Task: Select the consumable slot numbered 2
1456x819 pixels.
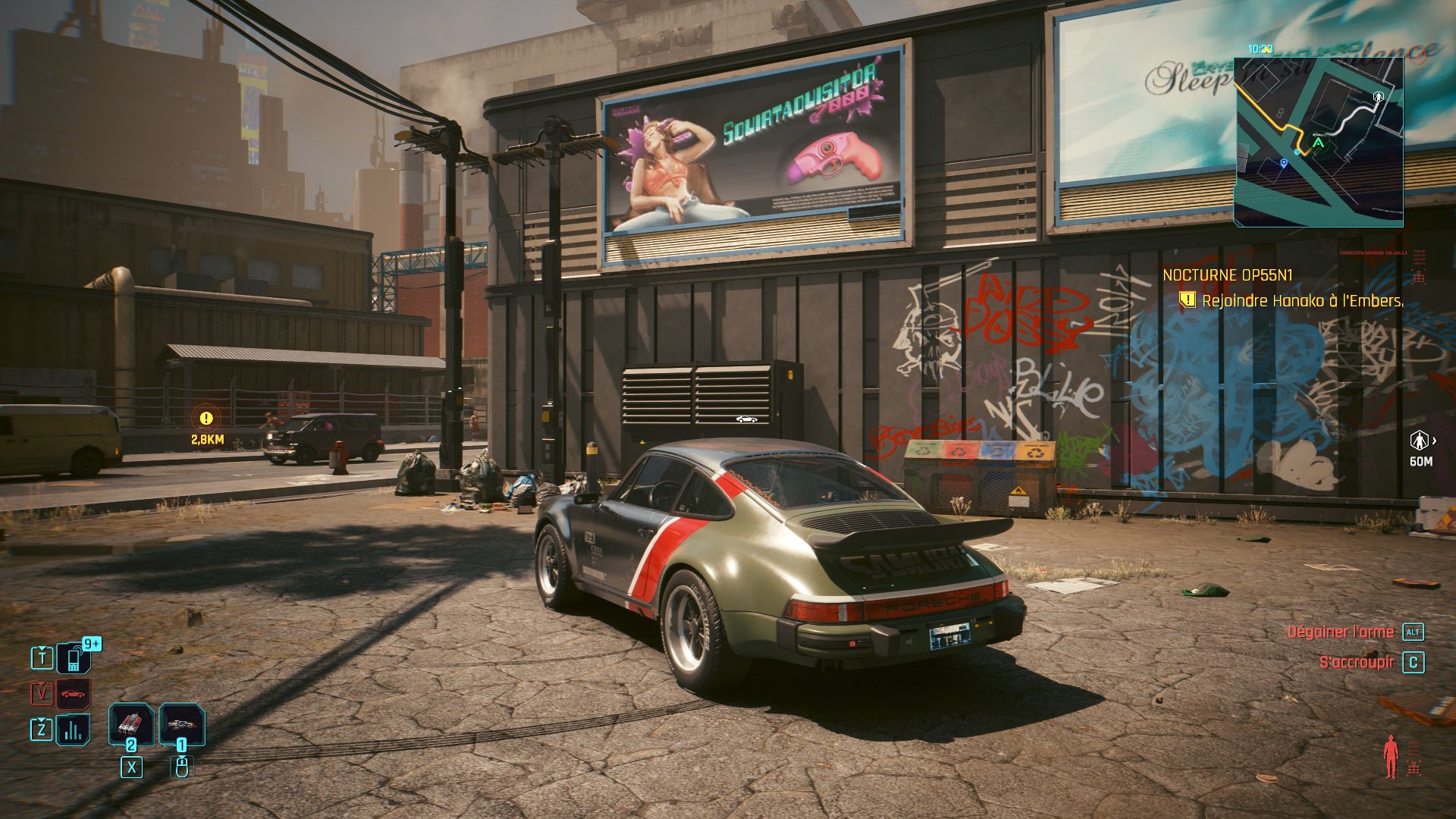Action: click(x=131, y=725)
